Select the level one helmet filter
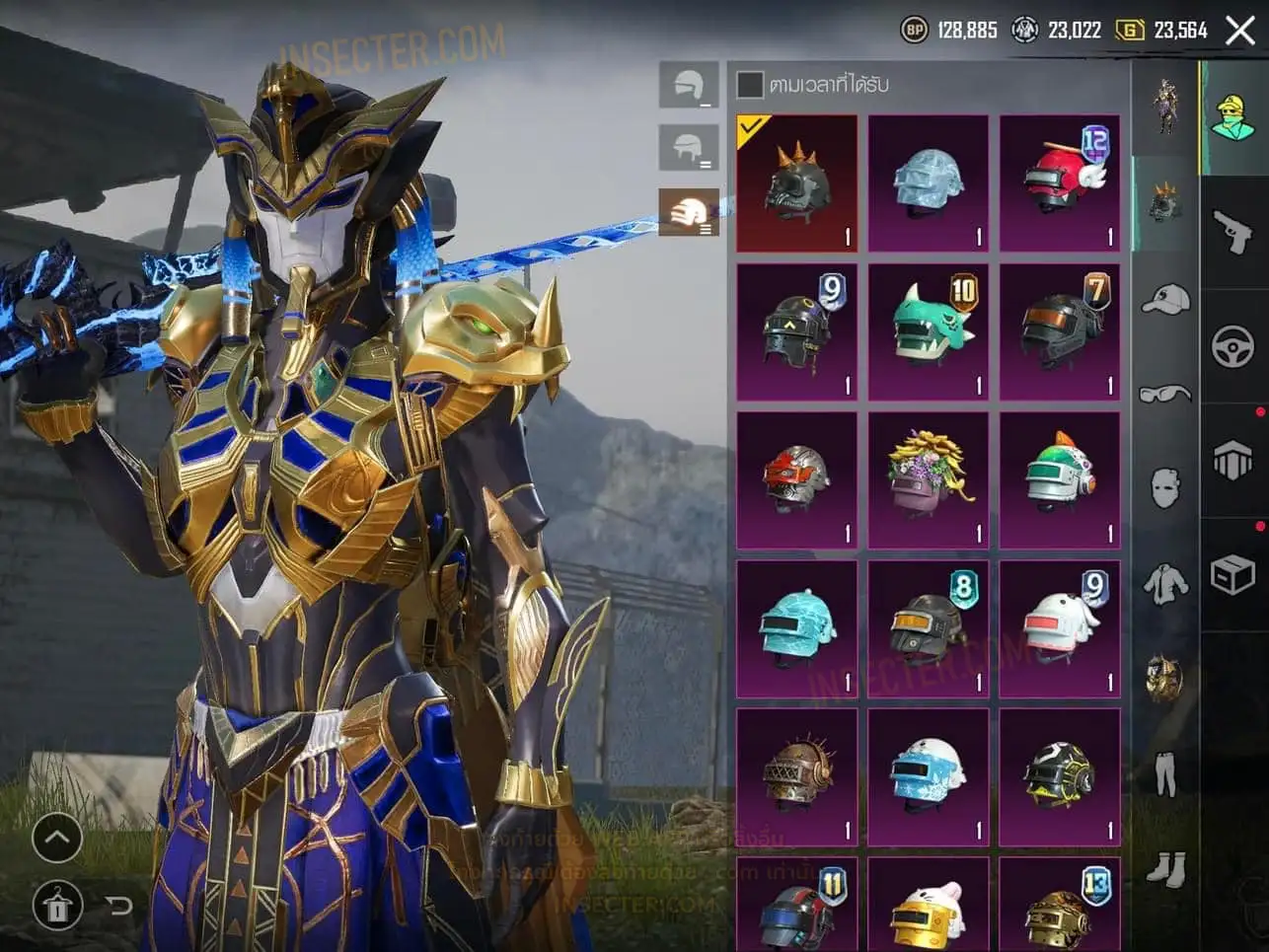Image resolution: width=1269 pixels, height=952 pixels. click(x=689, y=87)
